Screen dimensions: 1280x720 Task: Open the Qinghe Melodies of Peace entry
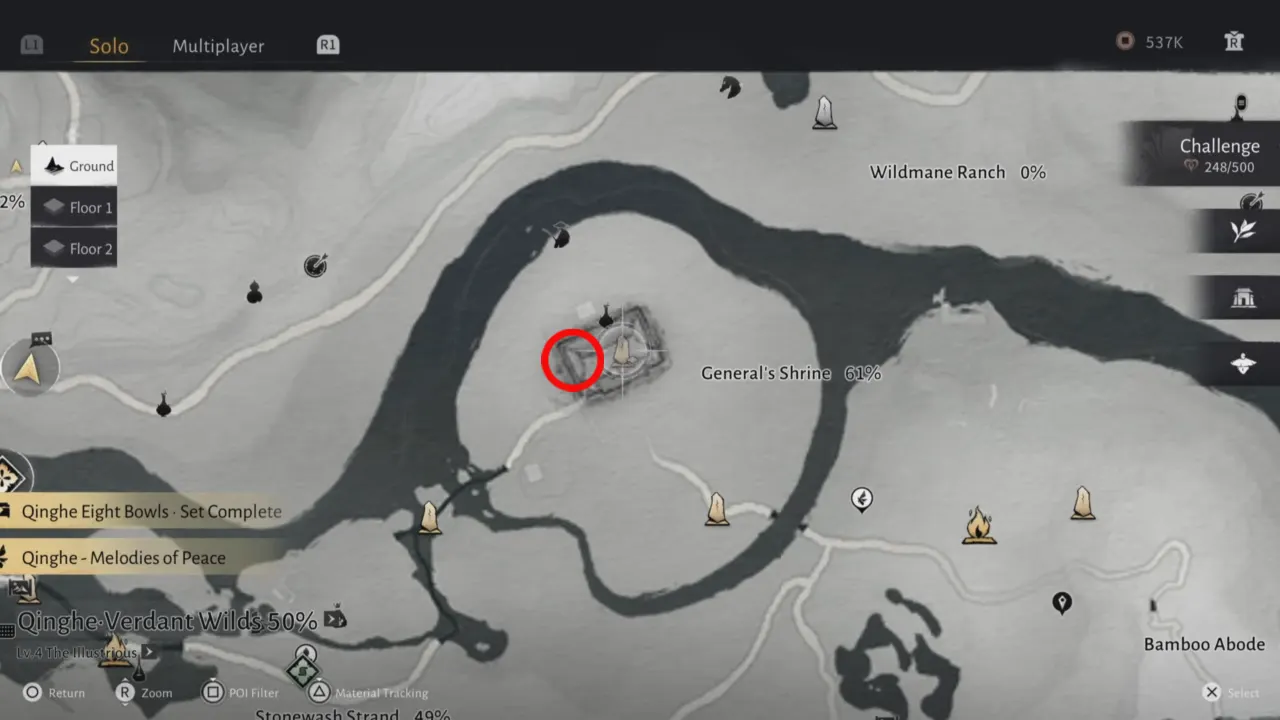(x=125, y=558)
